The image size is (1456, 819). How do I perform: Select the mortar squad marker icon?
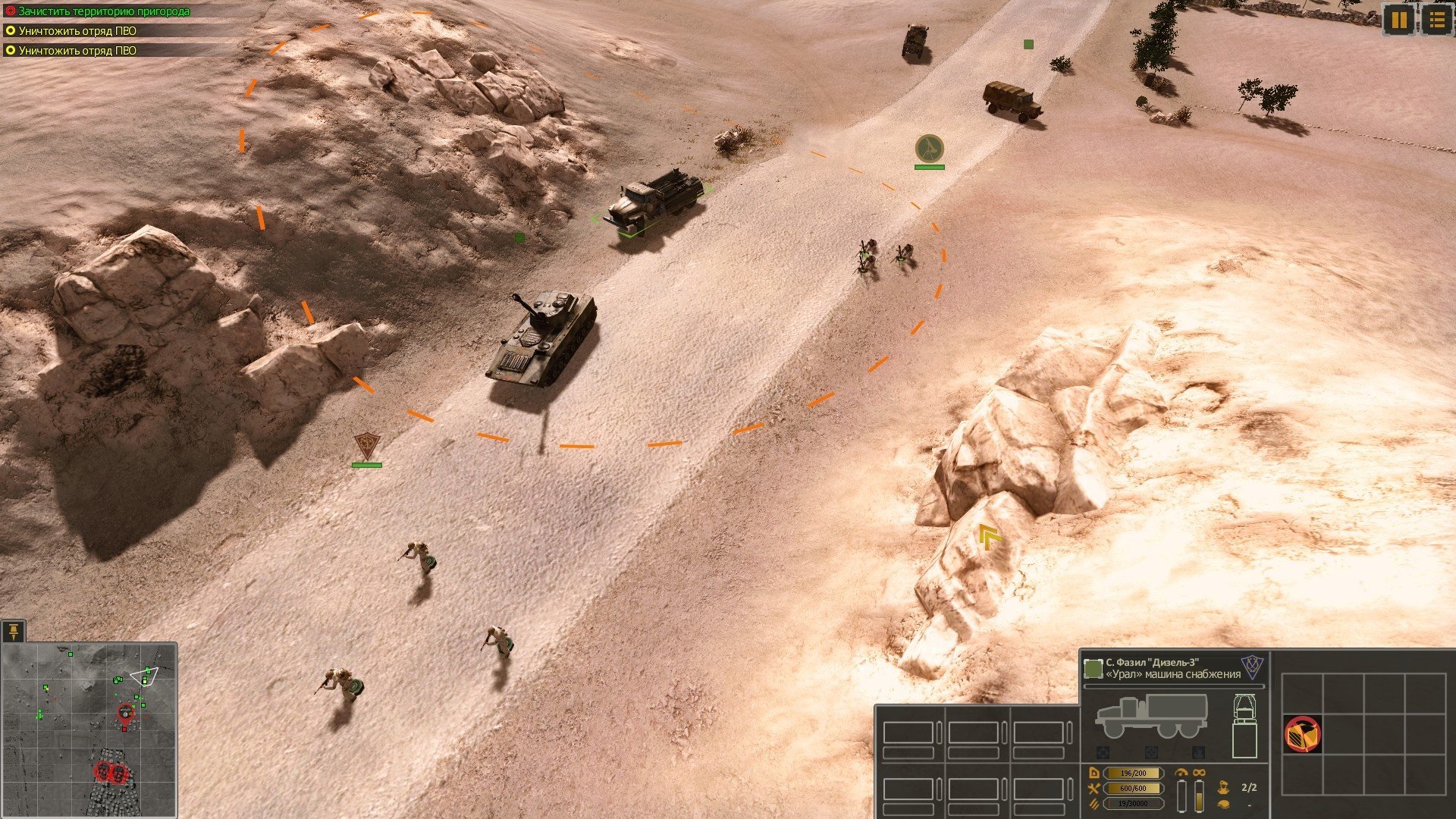(929, 148)
